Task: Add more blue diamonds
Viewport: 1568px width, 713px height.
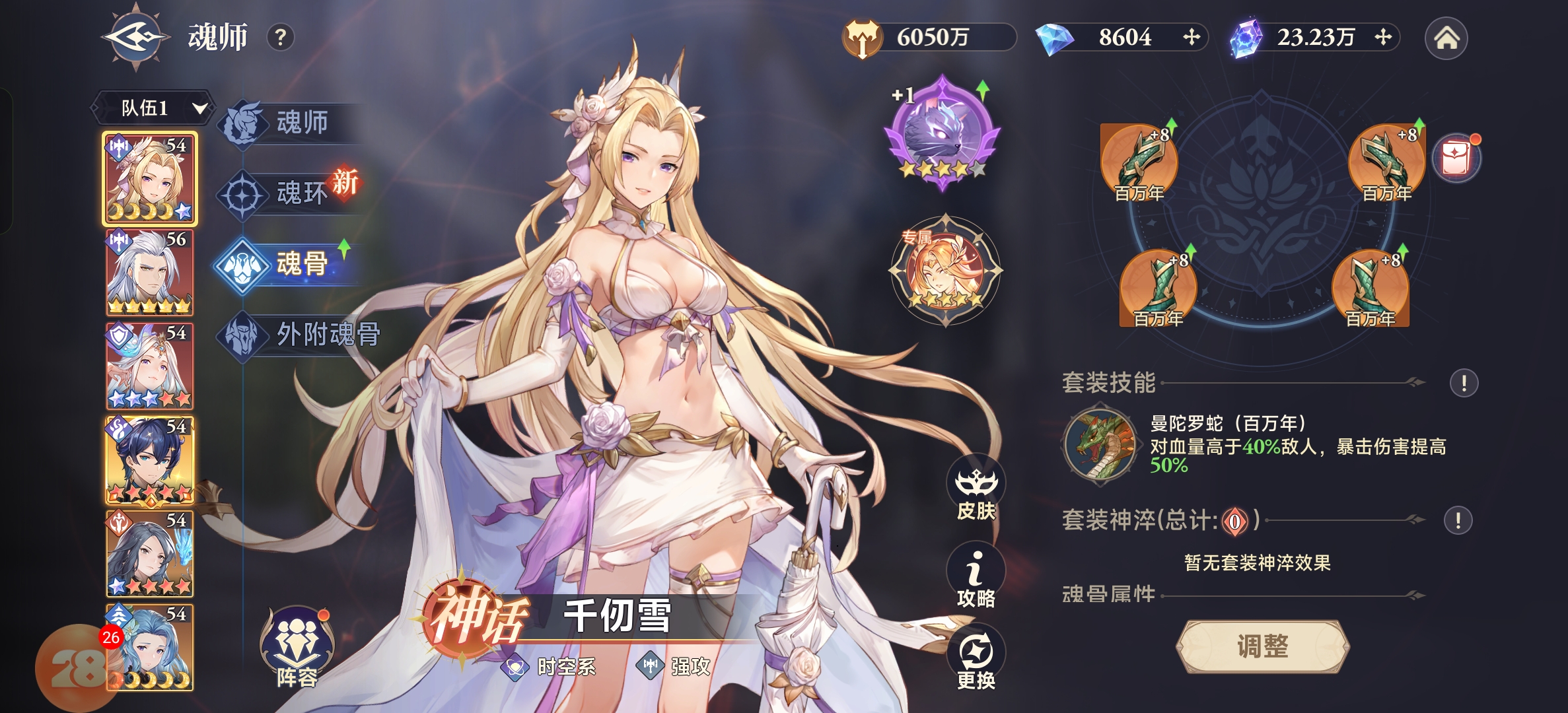Action: (1191, 37)
